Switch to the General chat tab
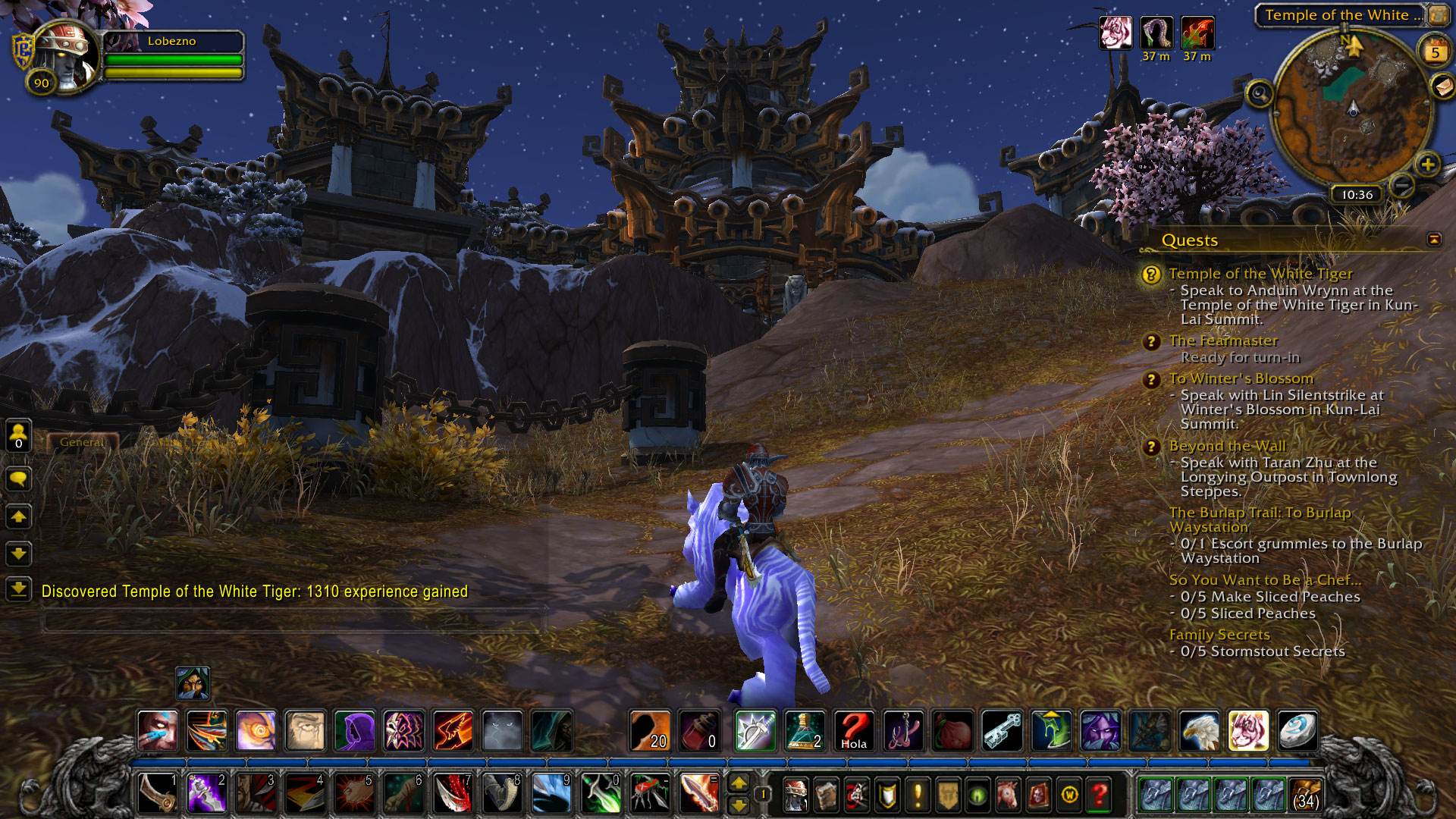The image size is (1456, 819). (82, 441)
